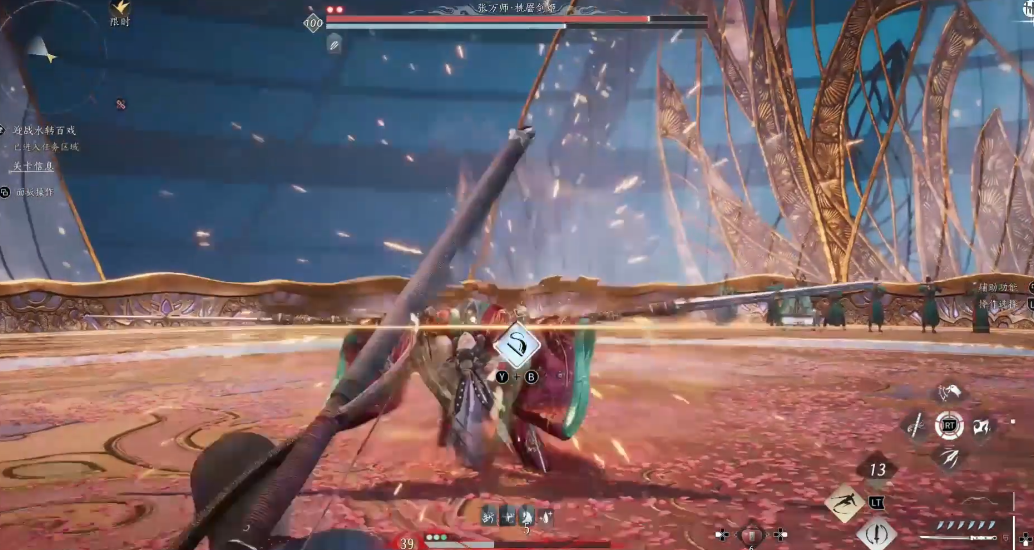The height and width of the screenshot is (550, 1034).
Task: Select the arrow ammo diamond showing 13
Action: (x=878, y=469)
